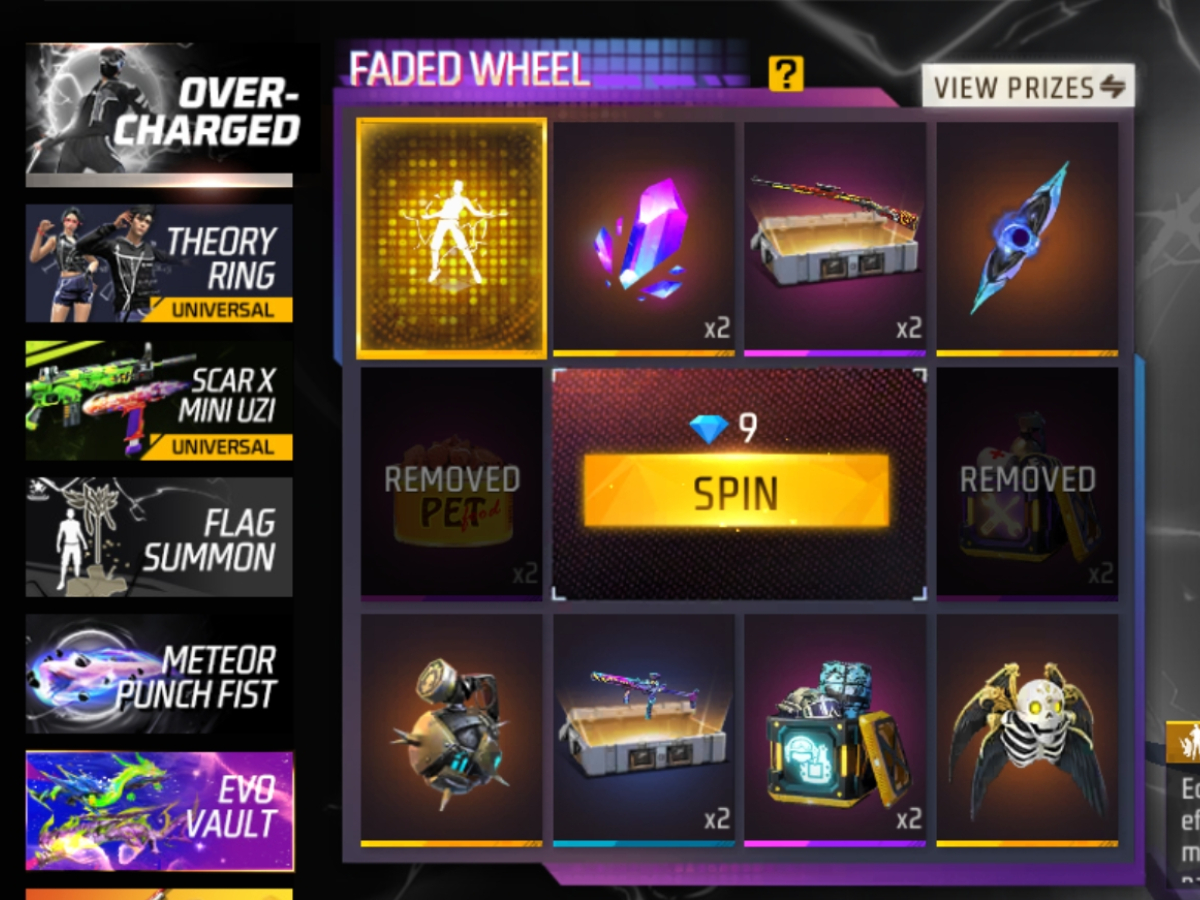The width and height of the screenshot is (1200, 900).
Task: Pick the blue diamond-shaped blade prize
Action: [x=1027, y=238]
